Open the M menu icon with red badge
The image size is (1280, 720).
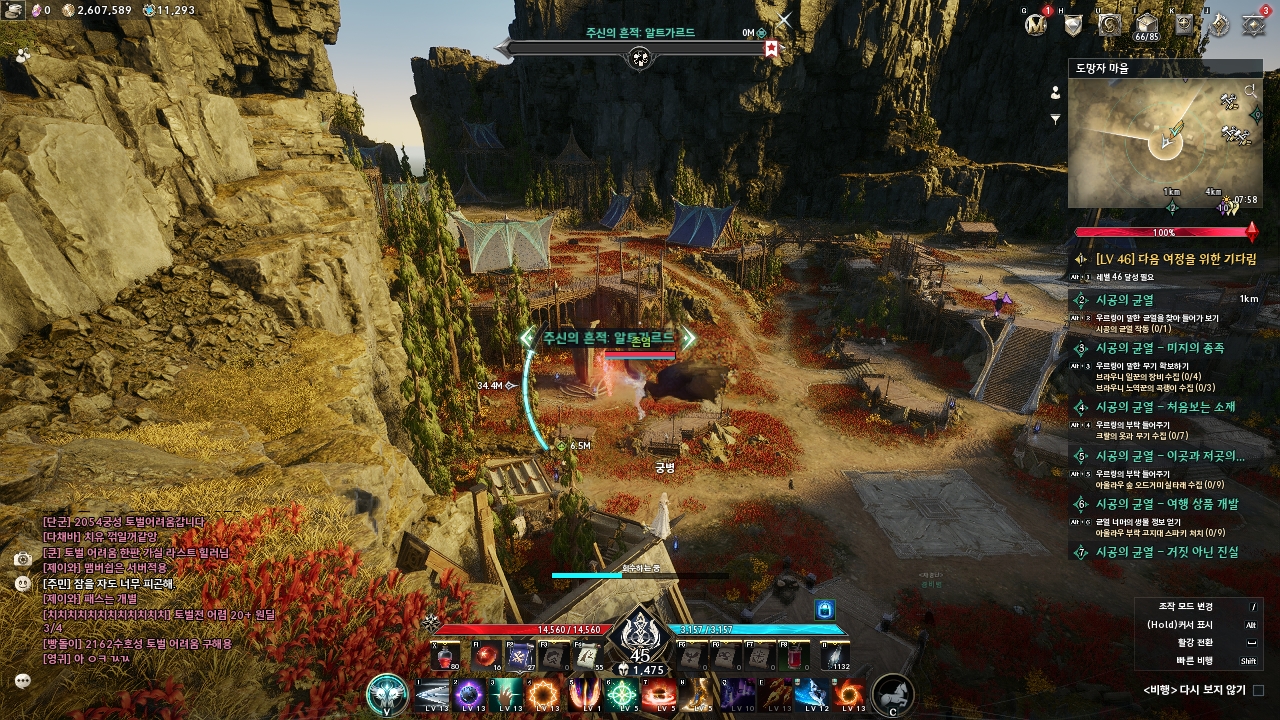pyautogui.click(x=1036, y=24)
